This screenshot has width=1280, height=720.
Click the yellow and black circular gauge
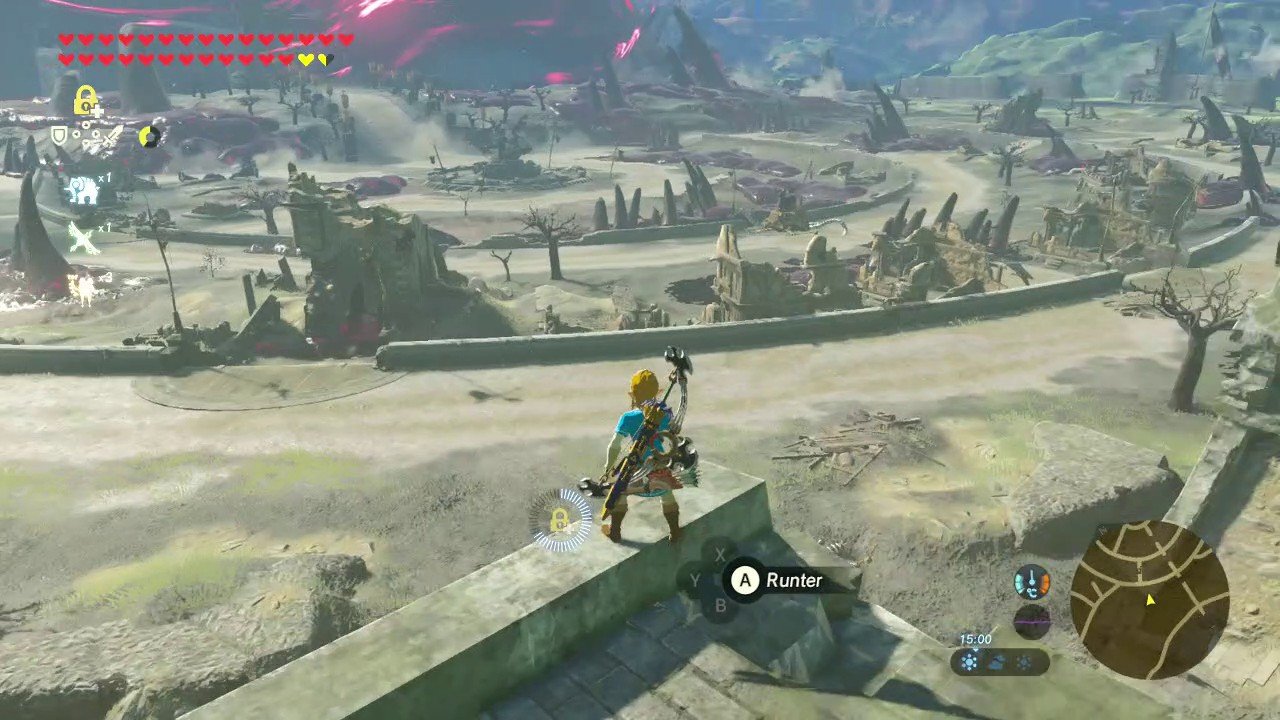(x=150, y=135)
